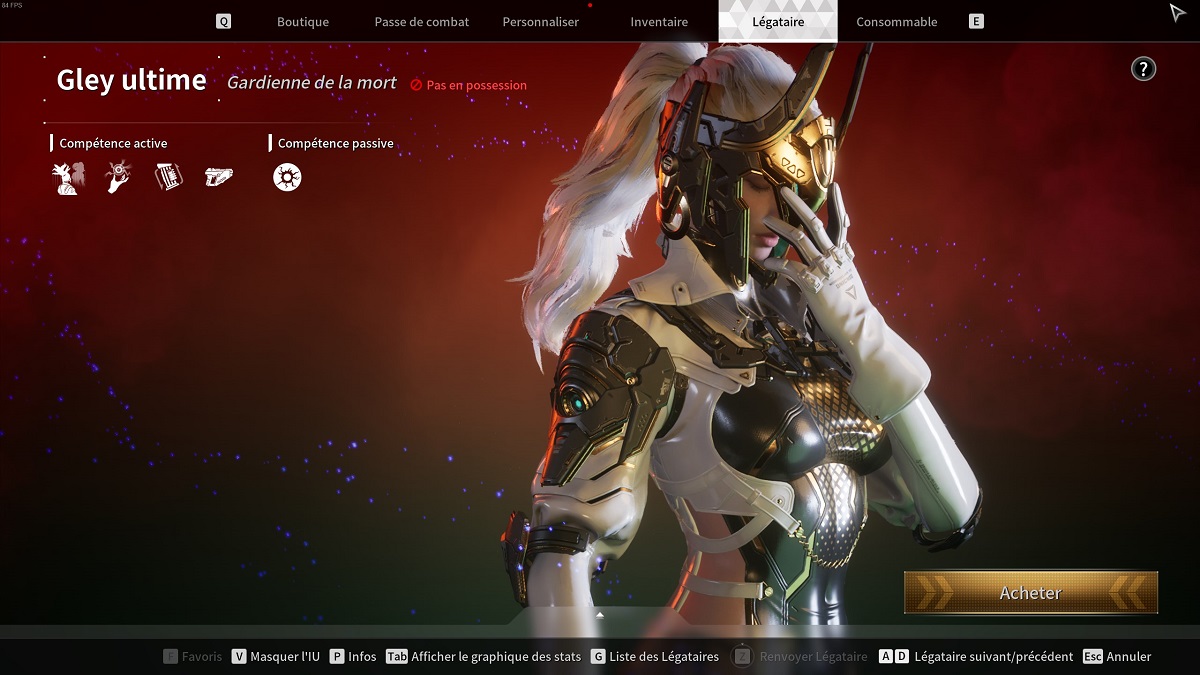This screenshot has width=1200, height=675.
Task: Switch to Passe de combat tab
Action: click(421, 22)
